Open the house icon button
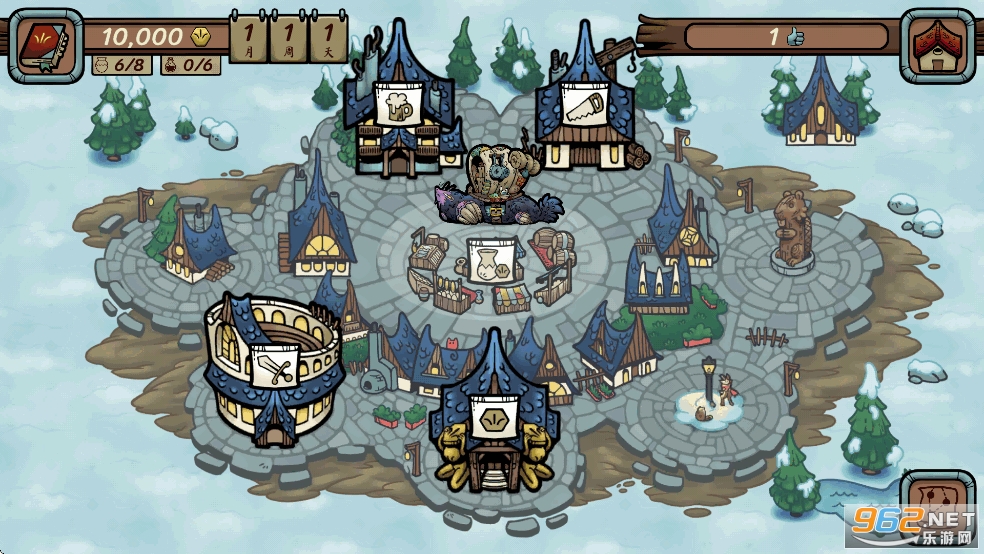The width and height of the screenshot is (984, 554). coord(937,45)
